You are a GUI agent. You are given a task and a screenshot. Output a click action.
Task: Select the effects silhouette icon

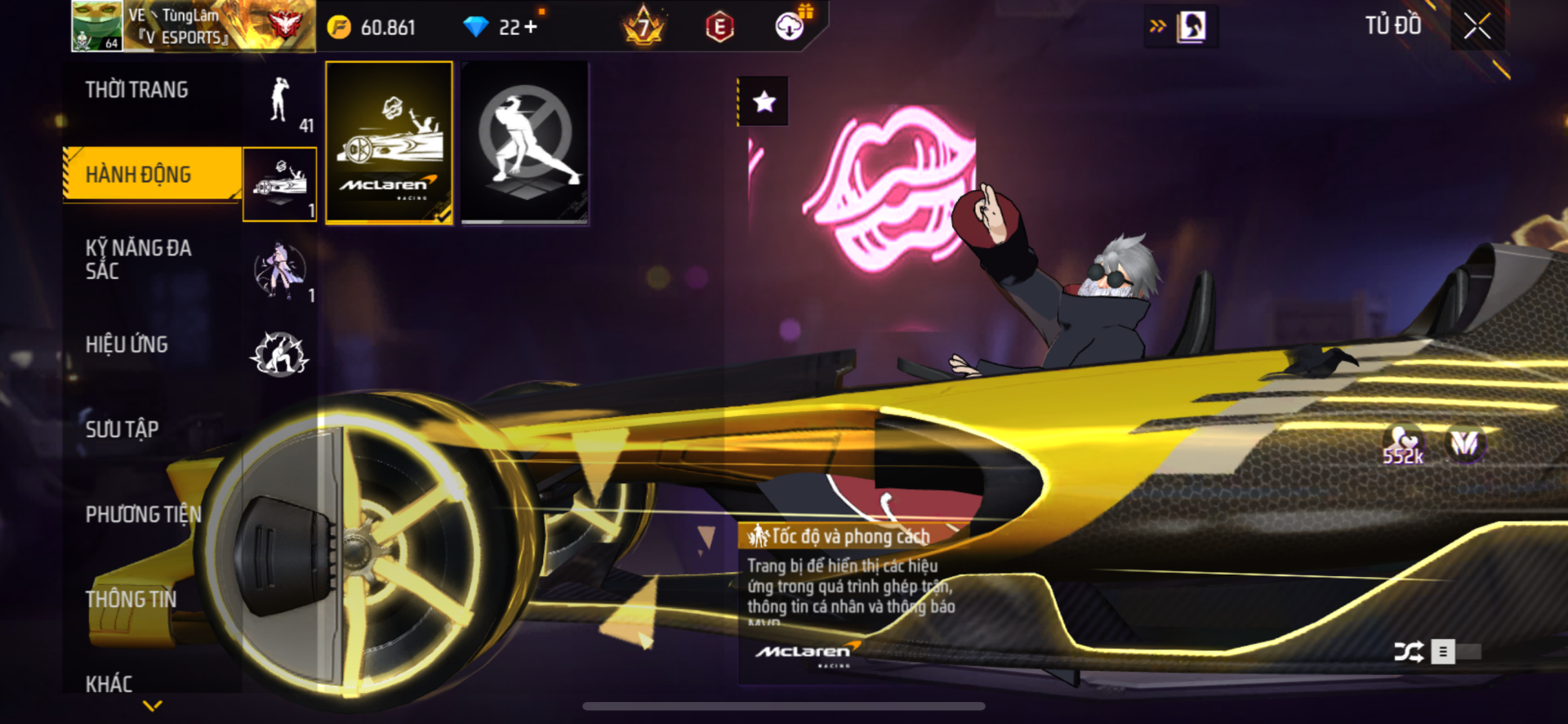[x=280, y=354]
